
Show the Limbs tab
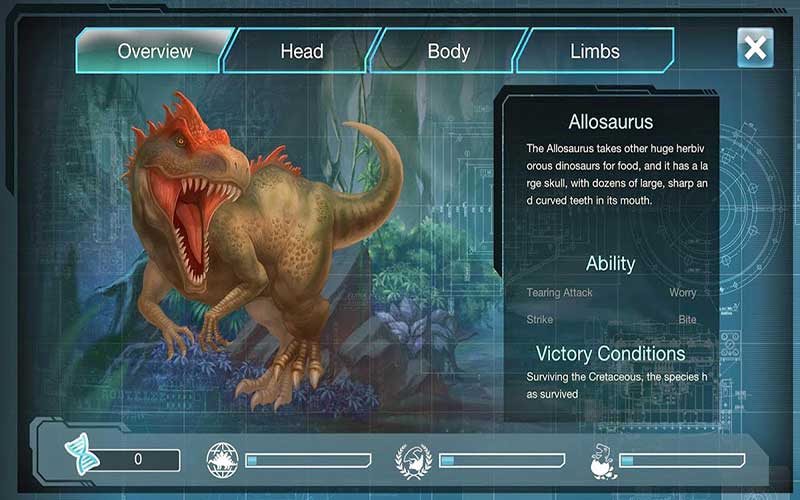pos(595,51)
